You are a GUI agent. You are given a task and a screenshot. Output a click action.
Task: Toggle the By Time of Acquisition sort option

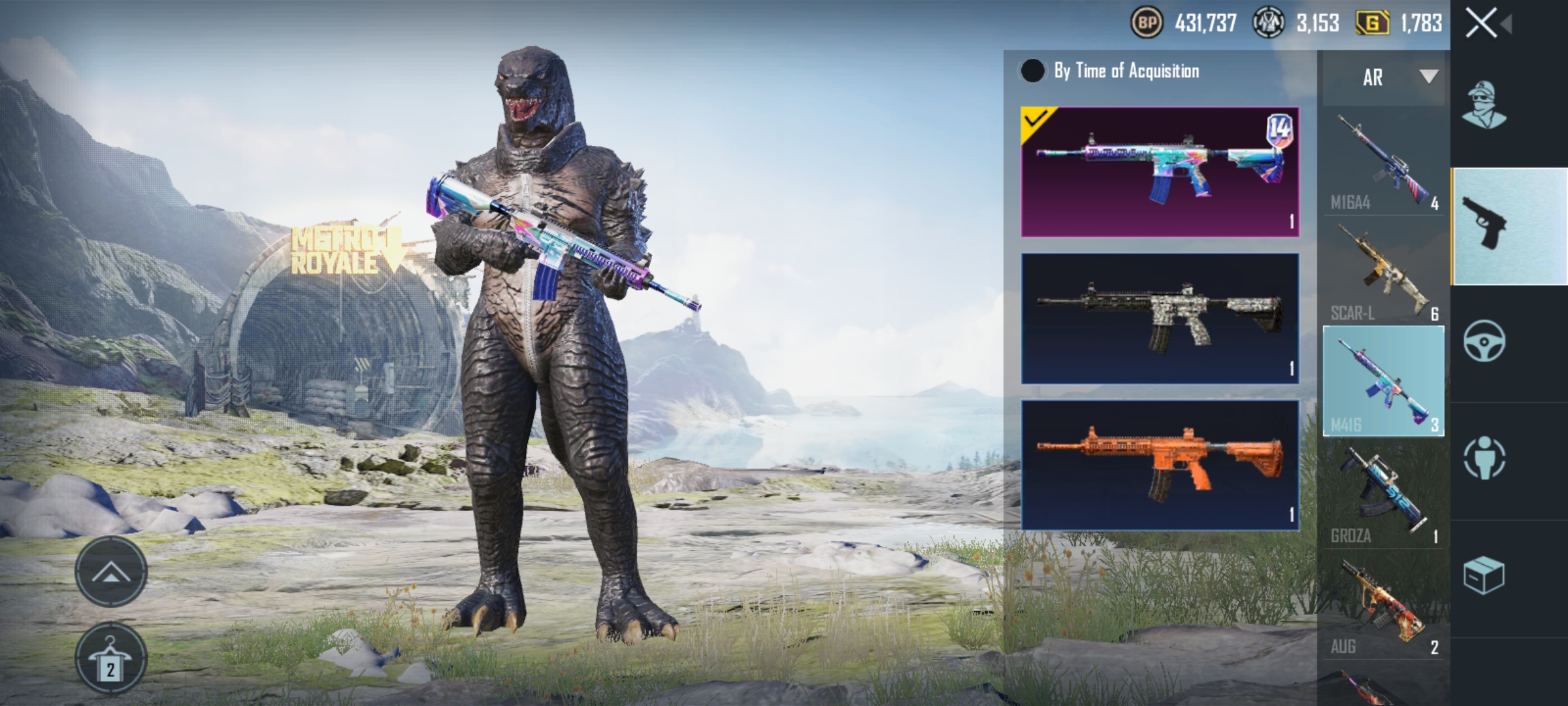[1034, 72]
